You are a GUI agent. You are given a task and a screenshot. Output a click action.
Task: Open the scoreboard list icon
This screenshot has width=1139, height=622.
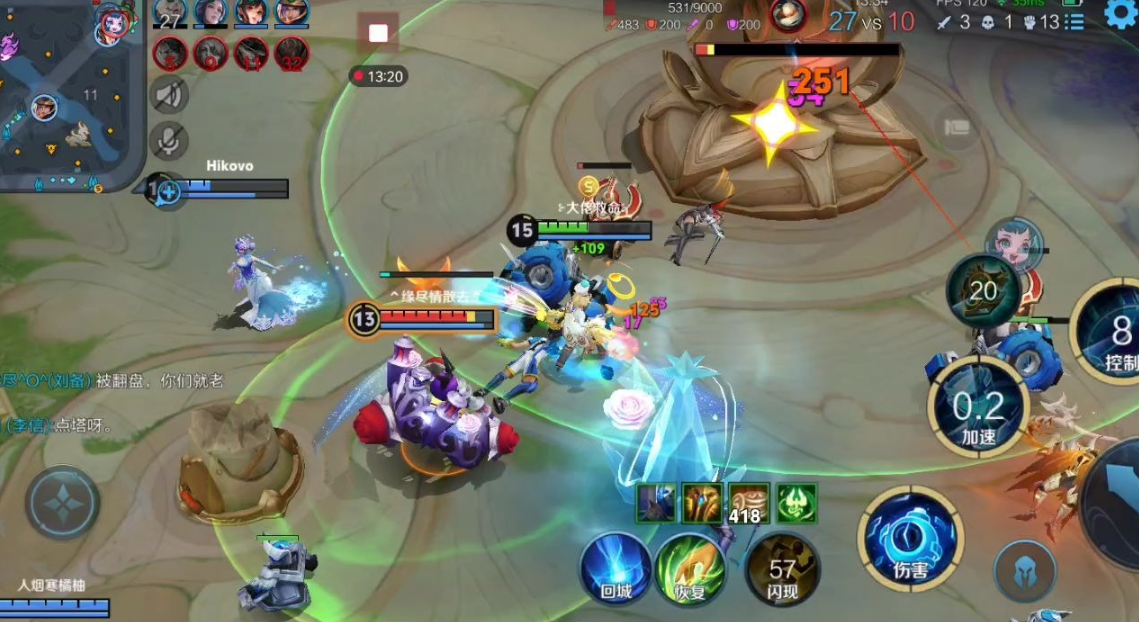1073,22
